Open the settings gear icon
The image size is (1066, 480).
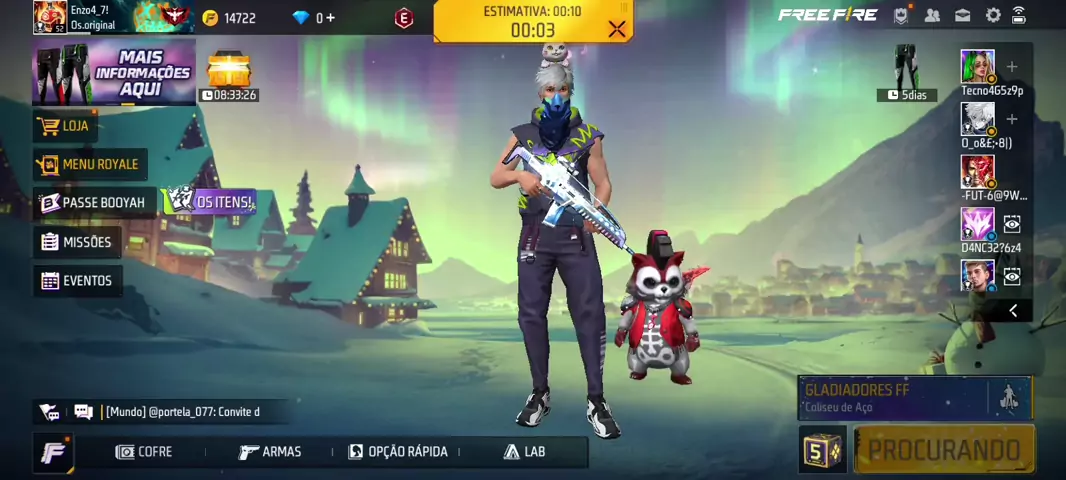tap(993, 15)
